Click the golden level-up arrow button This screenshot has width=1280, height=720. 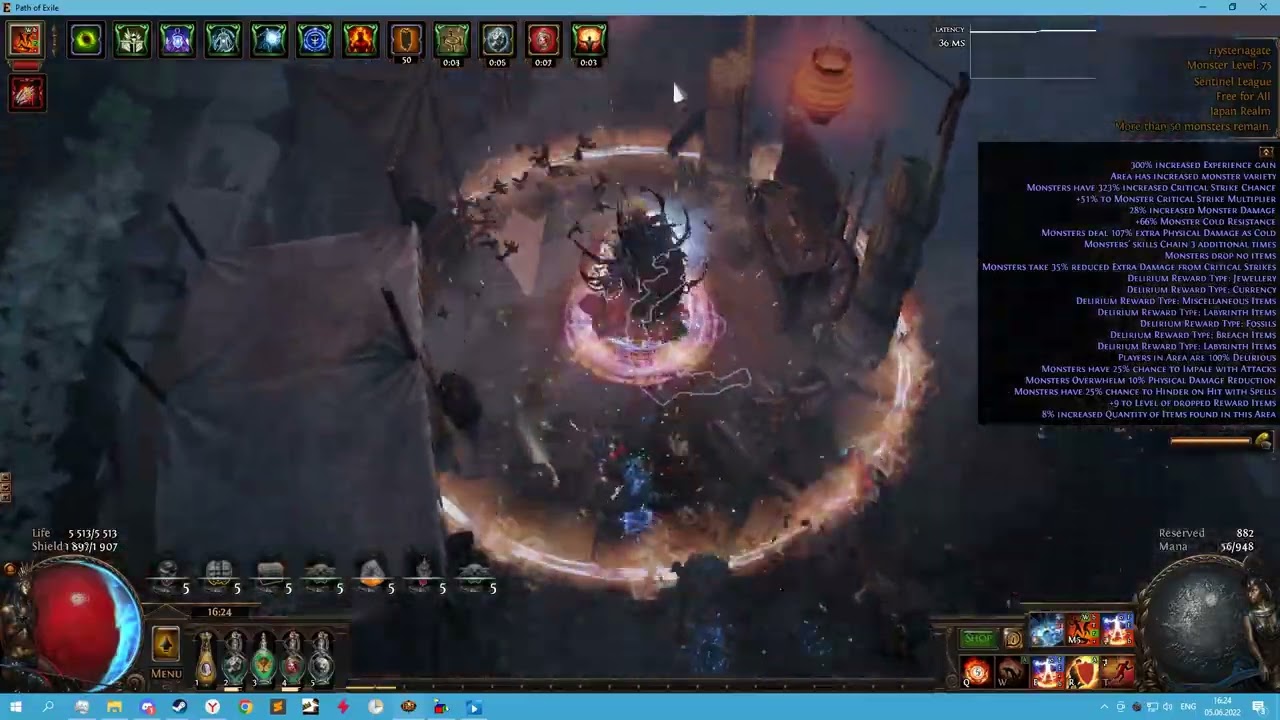pos(166,644)
